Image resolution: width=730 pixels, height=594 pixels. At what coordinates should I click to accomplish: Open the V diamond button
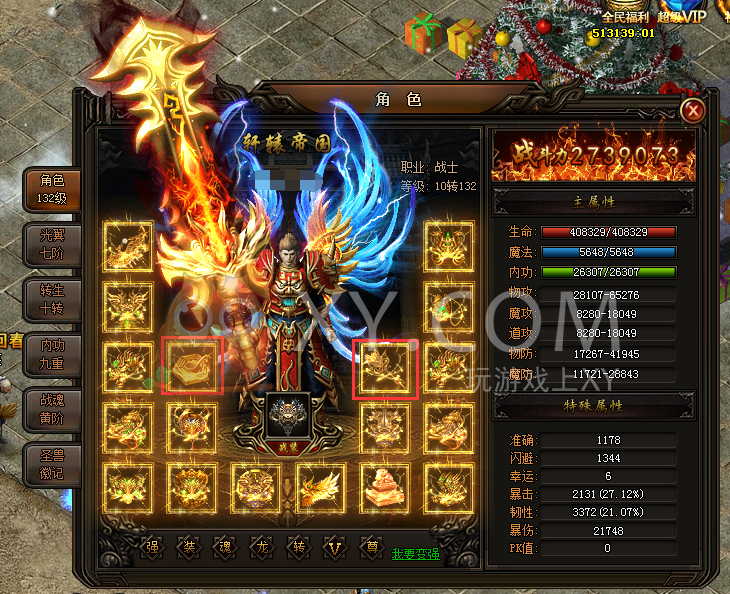[334, 548]
